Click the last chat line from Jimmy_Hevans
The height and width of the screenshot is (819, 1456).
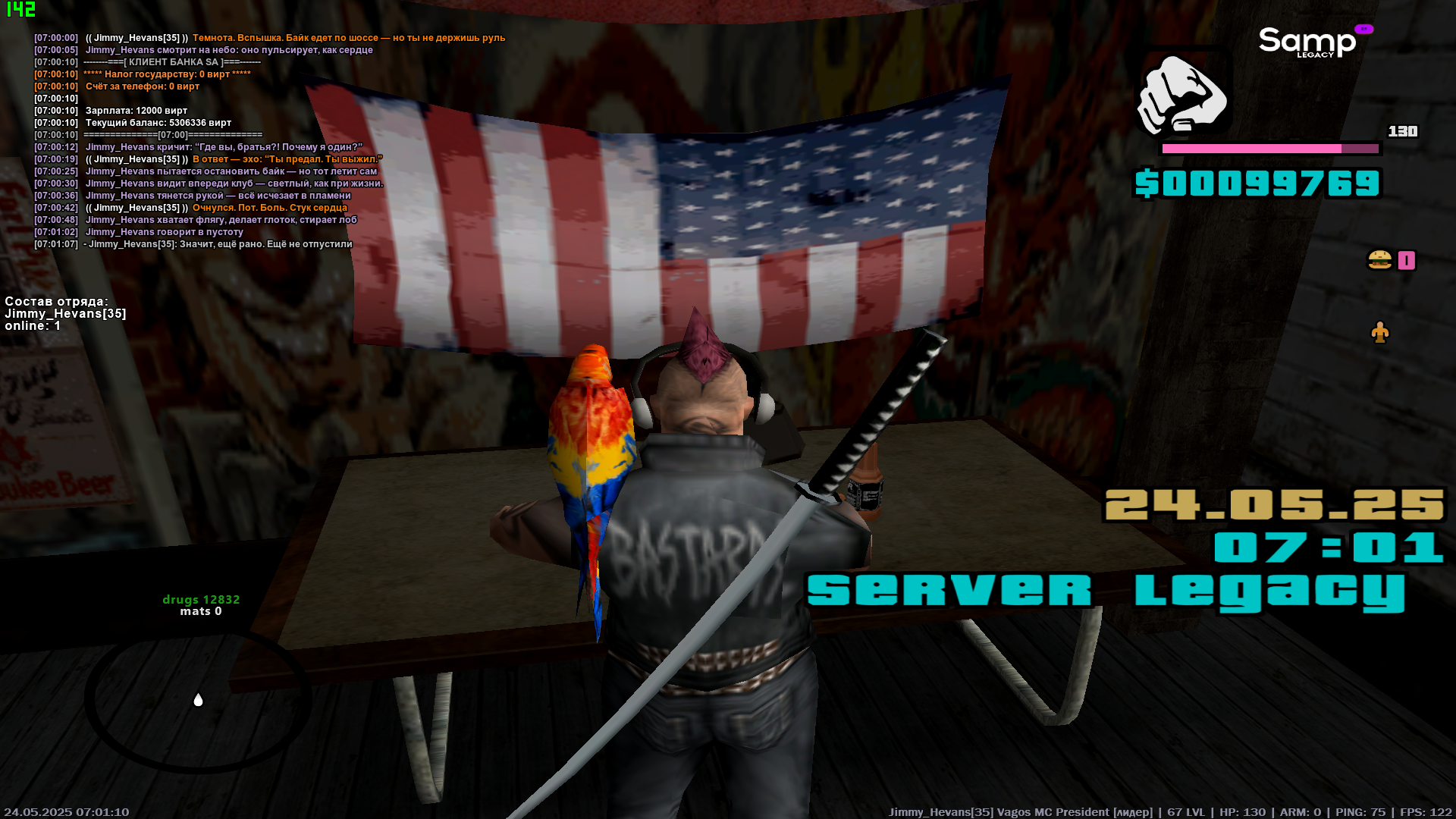point(218,244)
